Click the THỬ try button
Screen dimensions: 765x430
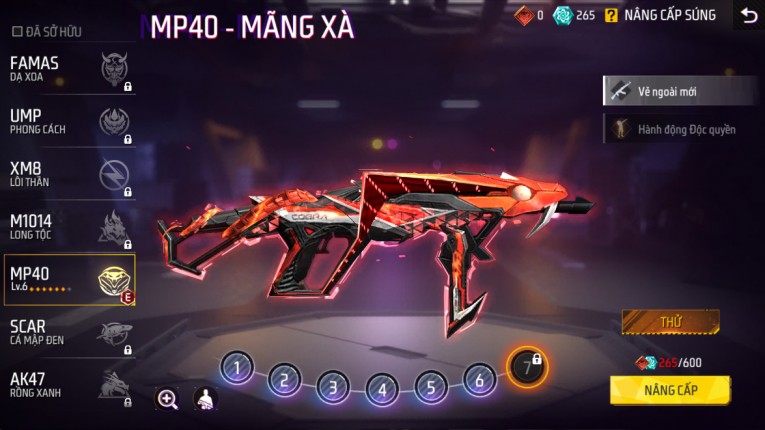coord(670,323)
